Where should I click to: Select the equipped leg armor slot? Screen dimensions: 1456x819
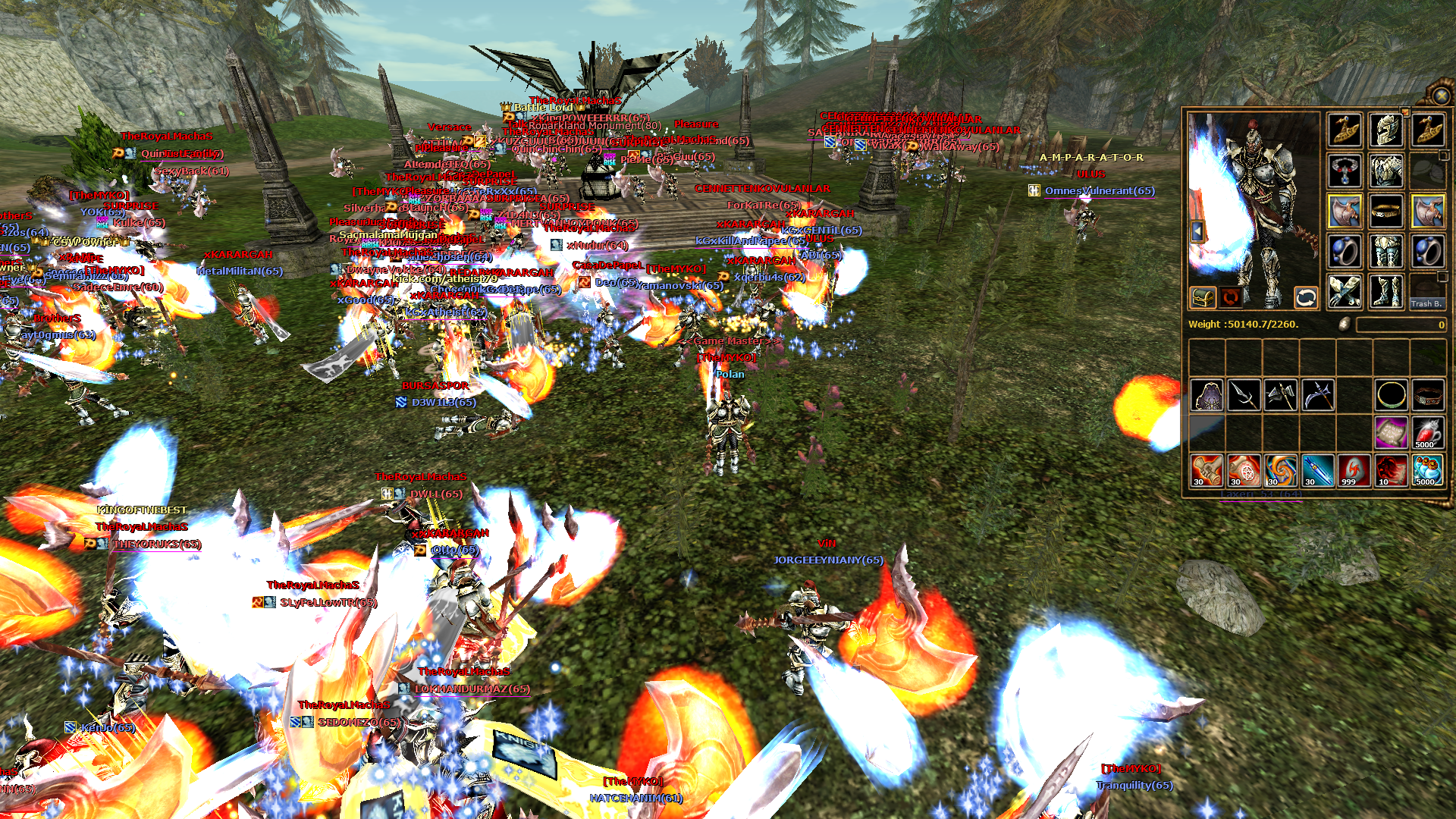point(1386,252)
